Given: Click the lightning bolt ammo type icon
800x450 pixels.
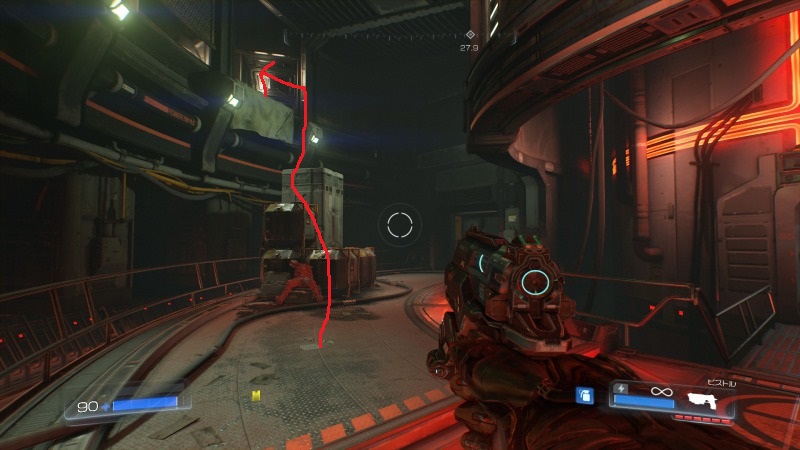Looking at the screenshot, I should pyautogui.click(x=622, y=388).
